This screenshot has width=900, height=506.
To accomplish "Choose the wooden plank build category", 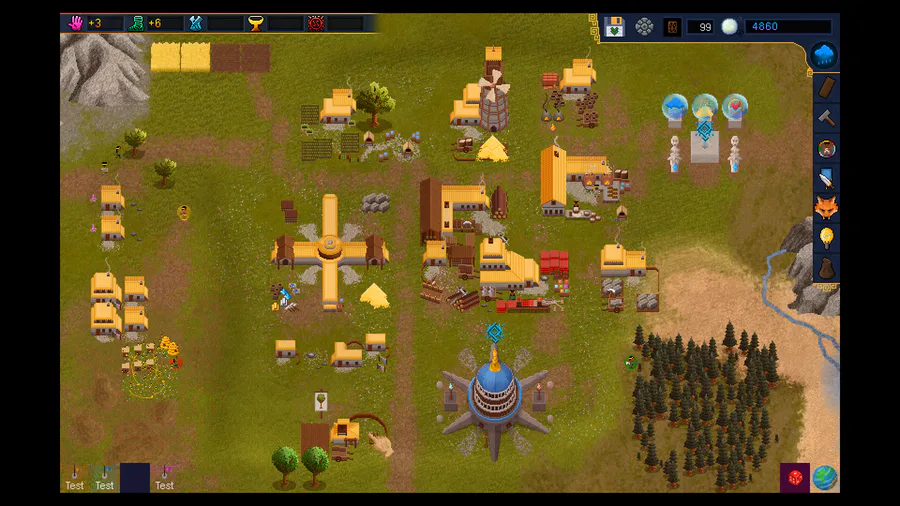I will point(826,88).
